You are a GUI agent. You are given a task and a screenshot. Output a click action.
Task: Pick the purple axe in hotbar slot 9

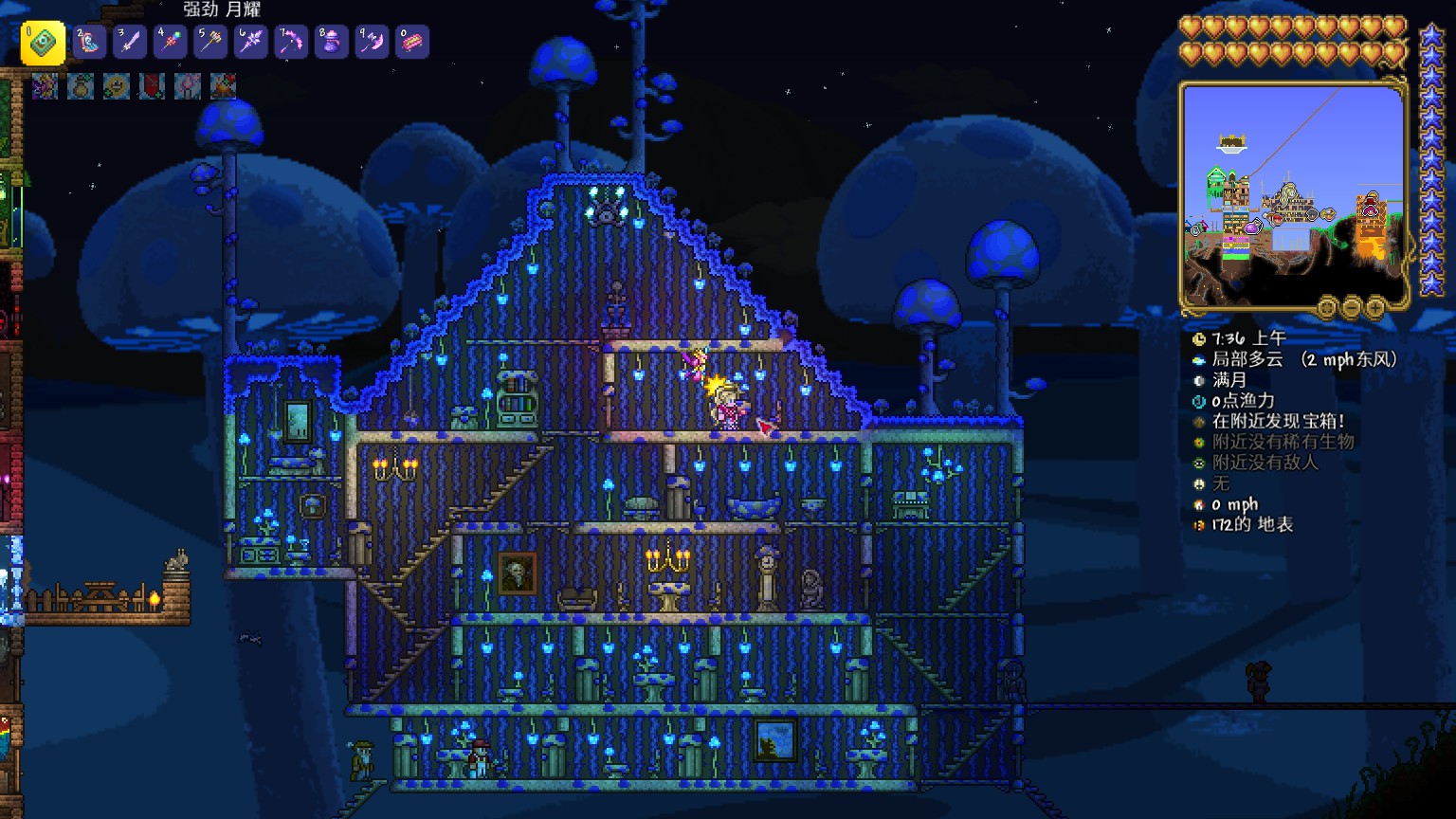[x=372, y=42]
